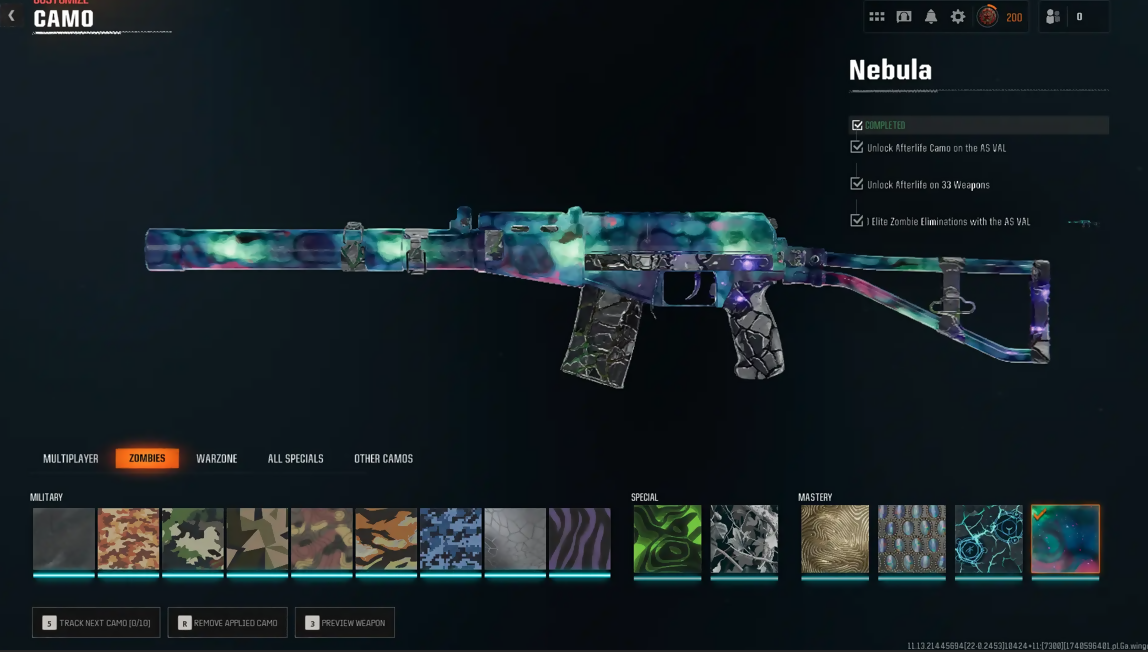Screen dimensions: 1148x652
Task: Open the settings gear icon
Action: click(x=958, y=17)
